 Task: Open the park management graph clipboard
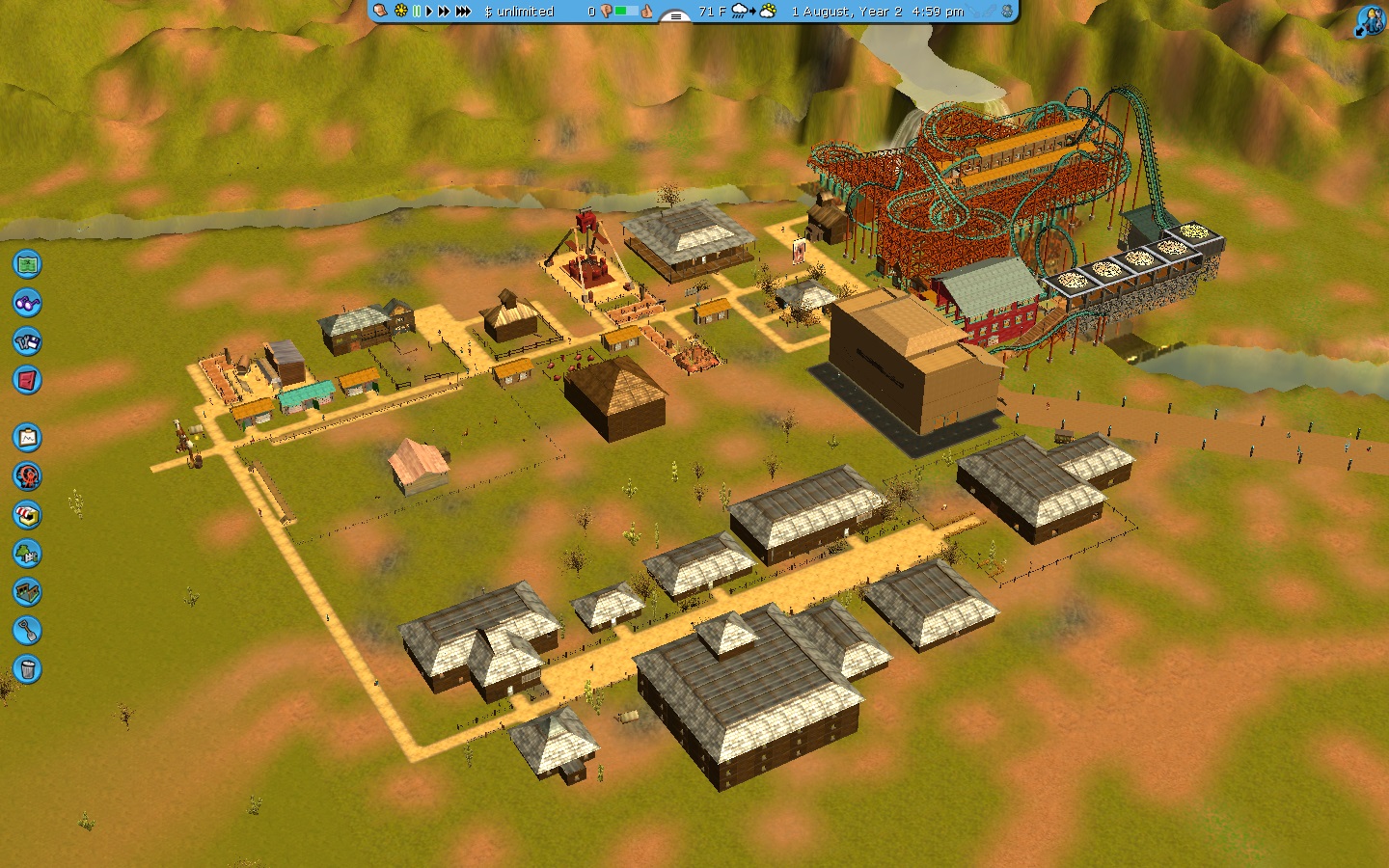click(27, 438)
